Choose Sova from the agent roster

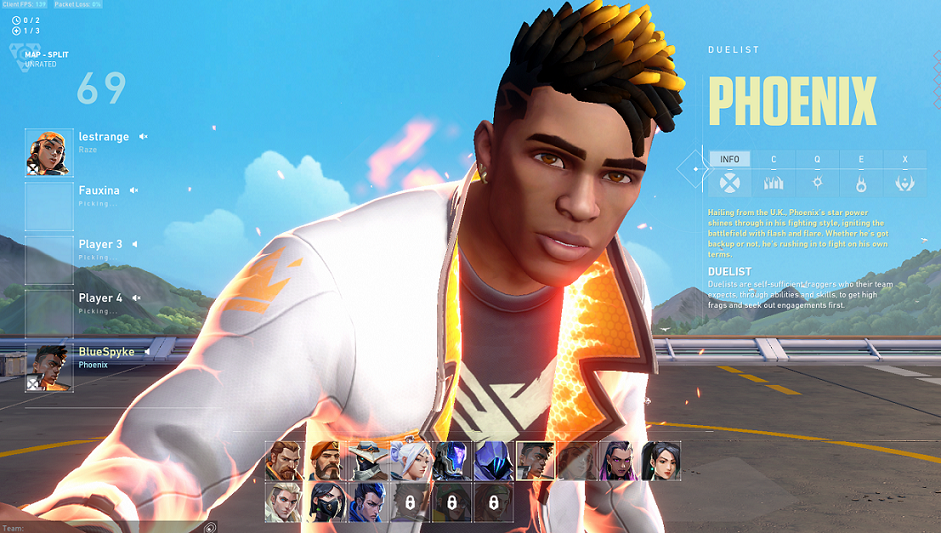pyautogui.click(x=284, y=502)
